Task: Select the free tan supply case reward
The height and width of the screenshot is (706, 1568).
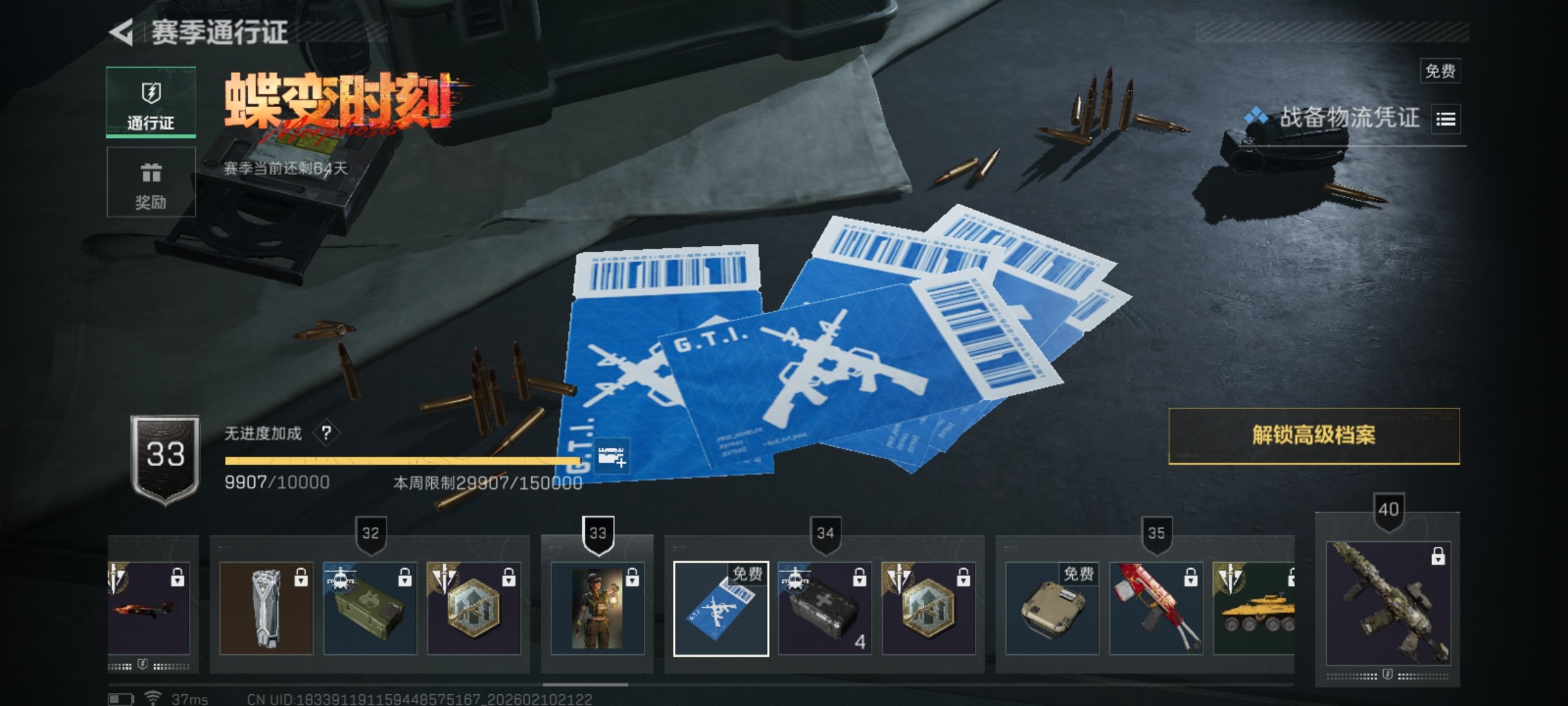Action: (1052, 609)
